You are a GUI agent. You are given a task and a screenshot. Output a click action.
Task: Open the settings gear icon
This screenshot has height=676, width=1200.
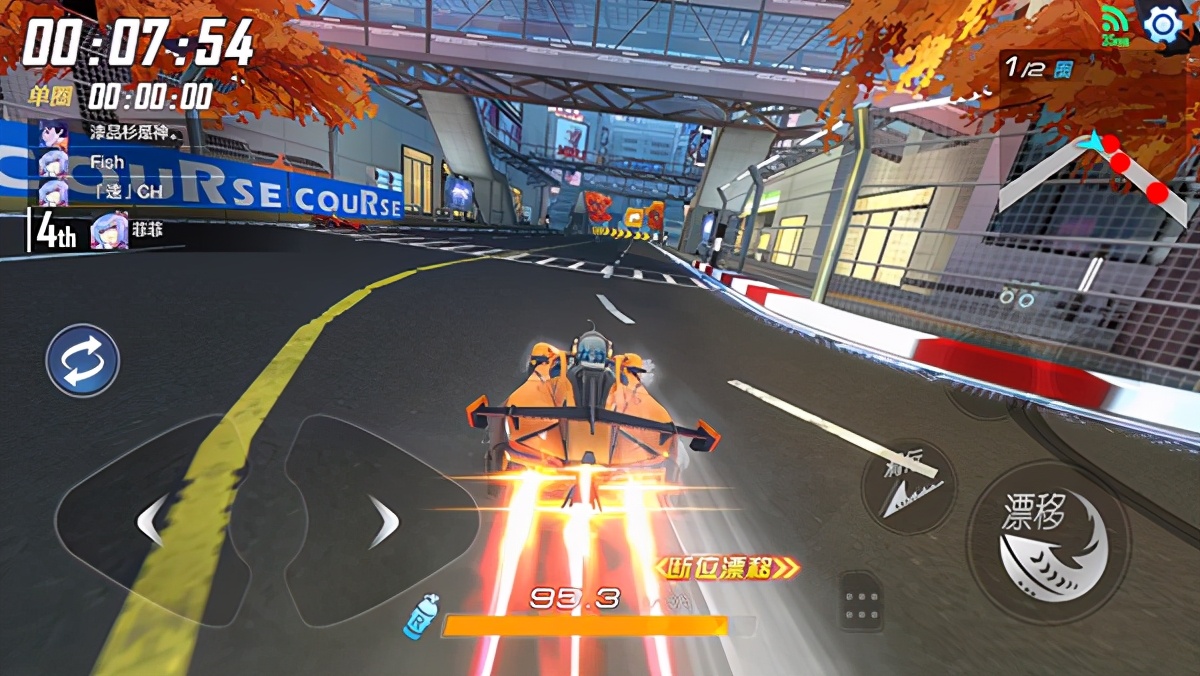1163,24
